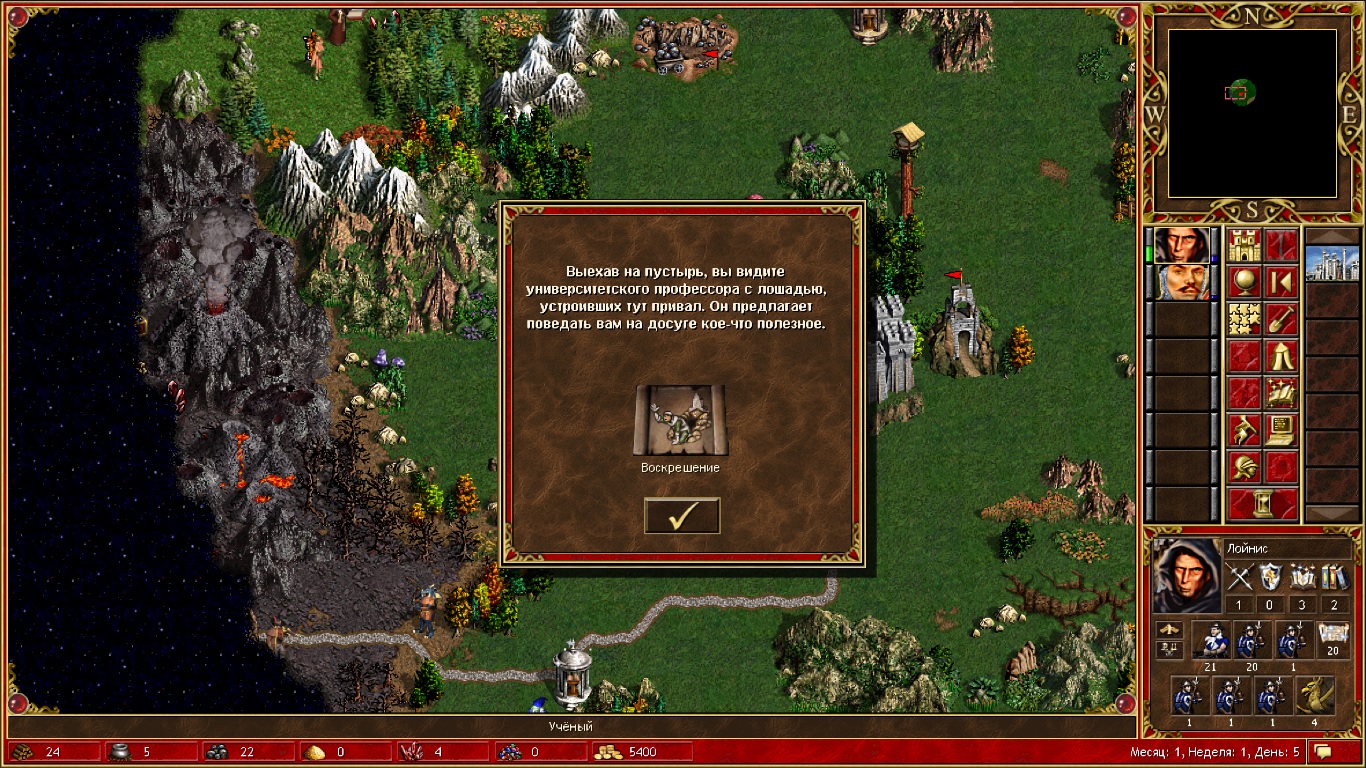
Task: Click the sleep hero tent button
Action: pos(1281,356)
